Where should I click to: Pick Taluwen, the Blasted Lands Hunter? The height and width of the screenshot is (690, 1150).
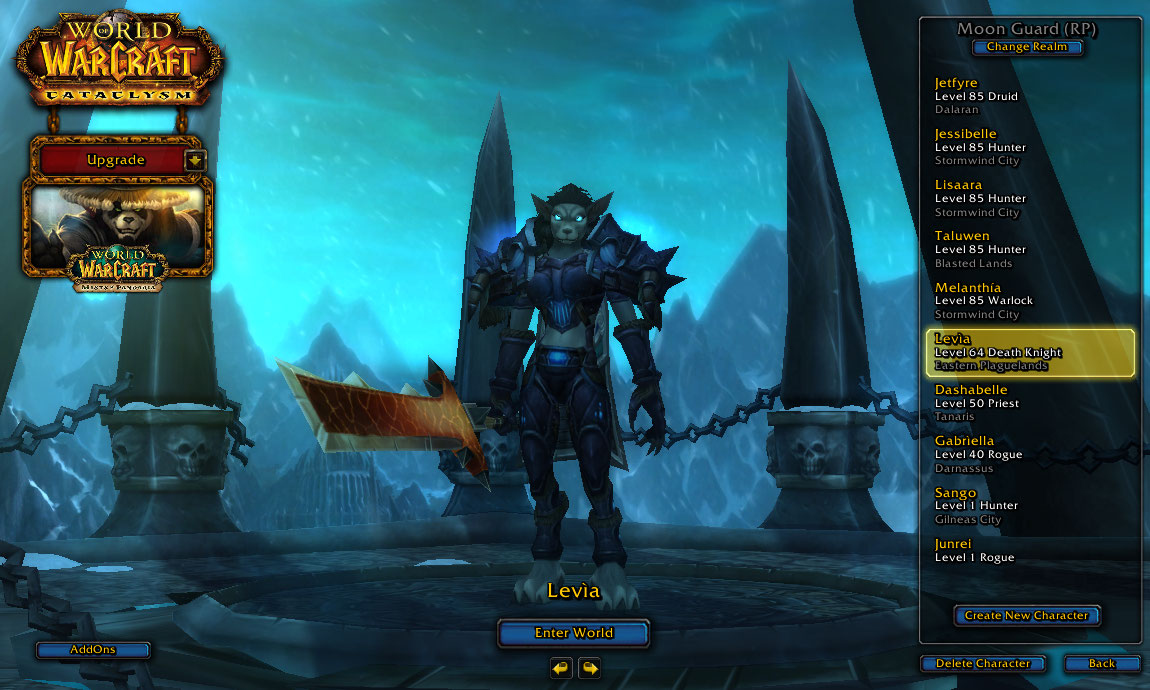1030,249
